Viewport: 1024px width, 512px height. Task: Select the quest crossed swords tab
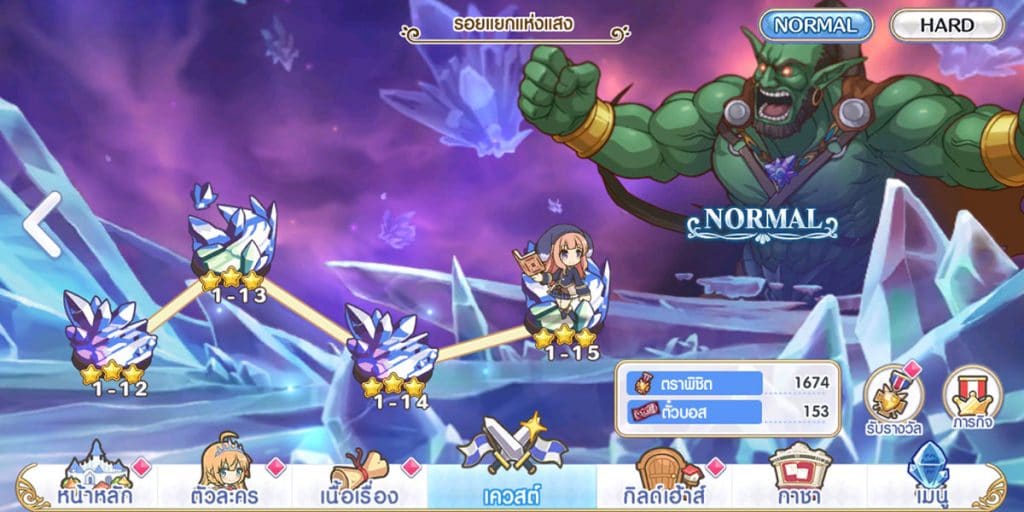(x=512, y=465)
